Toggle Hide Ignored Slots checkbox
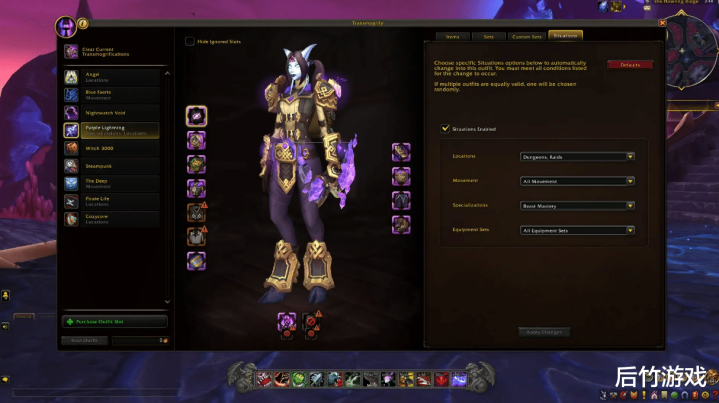The height and width of the screenshot is (403, 719). tap(190, 42)
